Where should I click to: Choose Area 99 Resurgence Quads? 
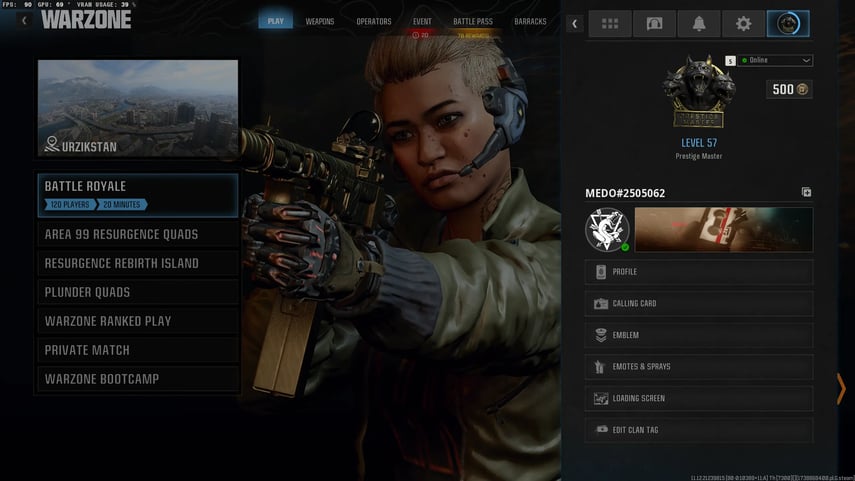click(x=138, y=235)
